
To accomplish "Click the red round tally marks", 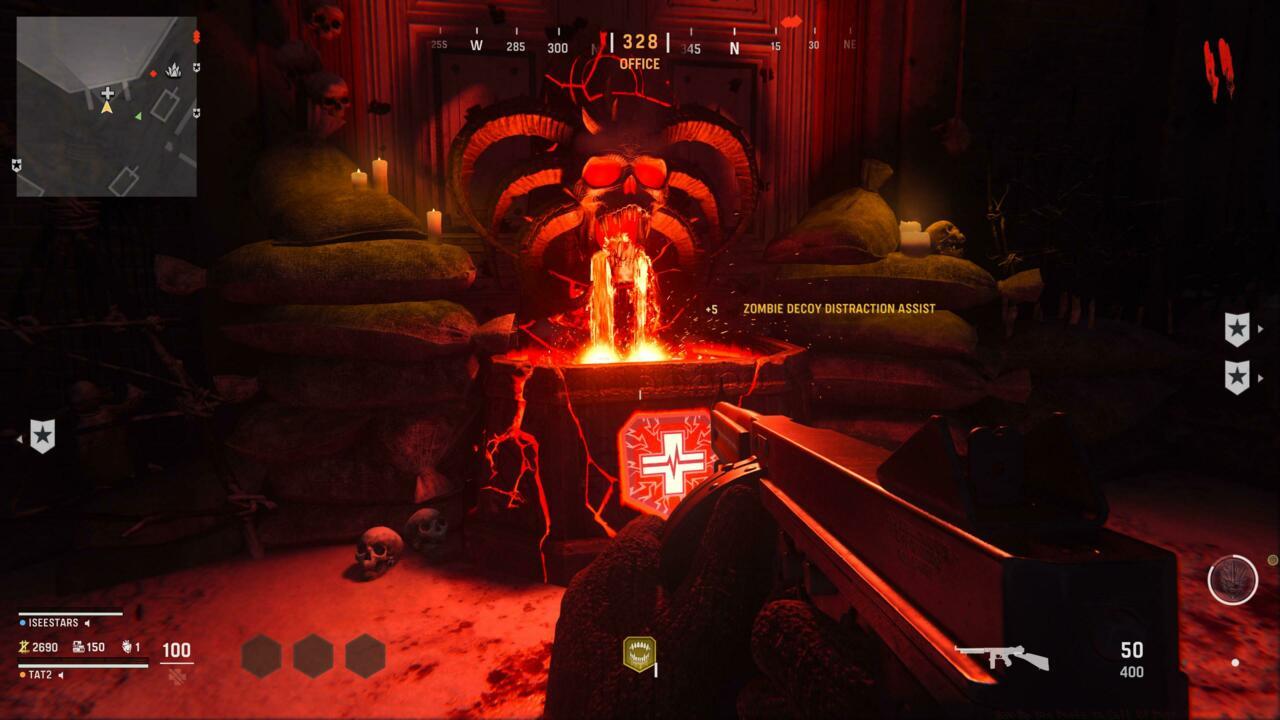I will click(x=1219, y=69).
